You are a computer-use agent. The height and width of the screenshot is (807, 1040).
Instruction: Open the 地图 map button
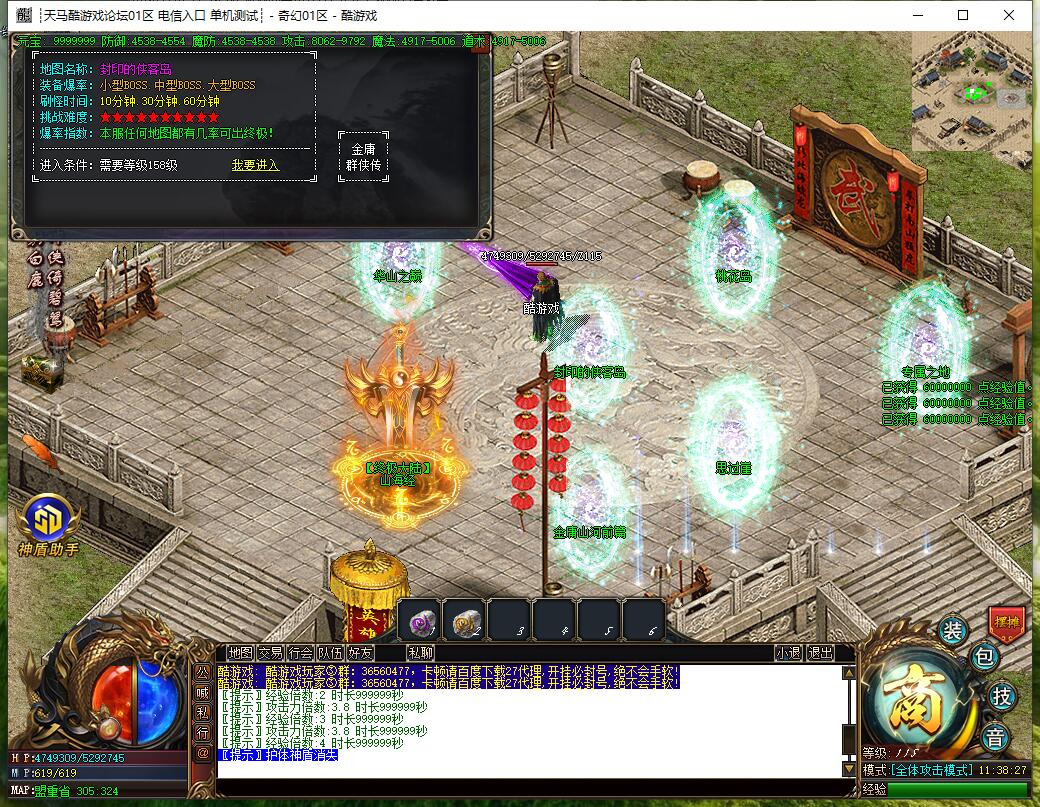click(240, 653)
